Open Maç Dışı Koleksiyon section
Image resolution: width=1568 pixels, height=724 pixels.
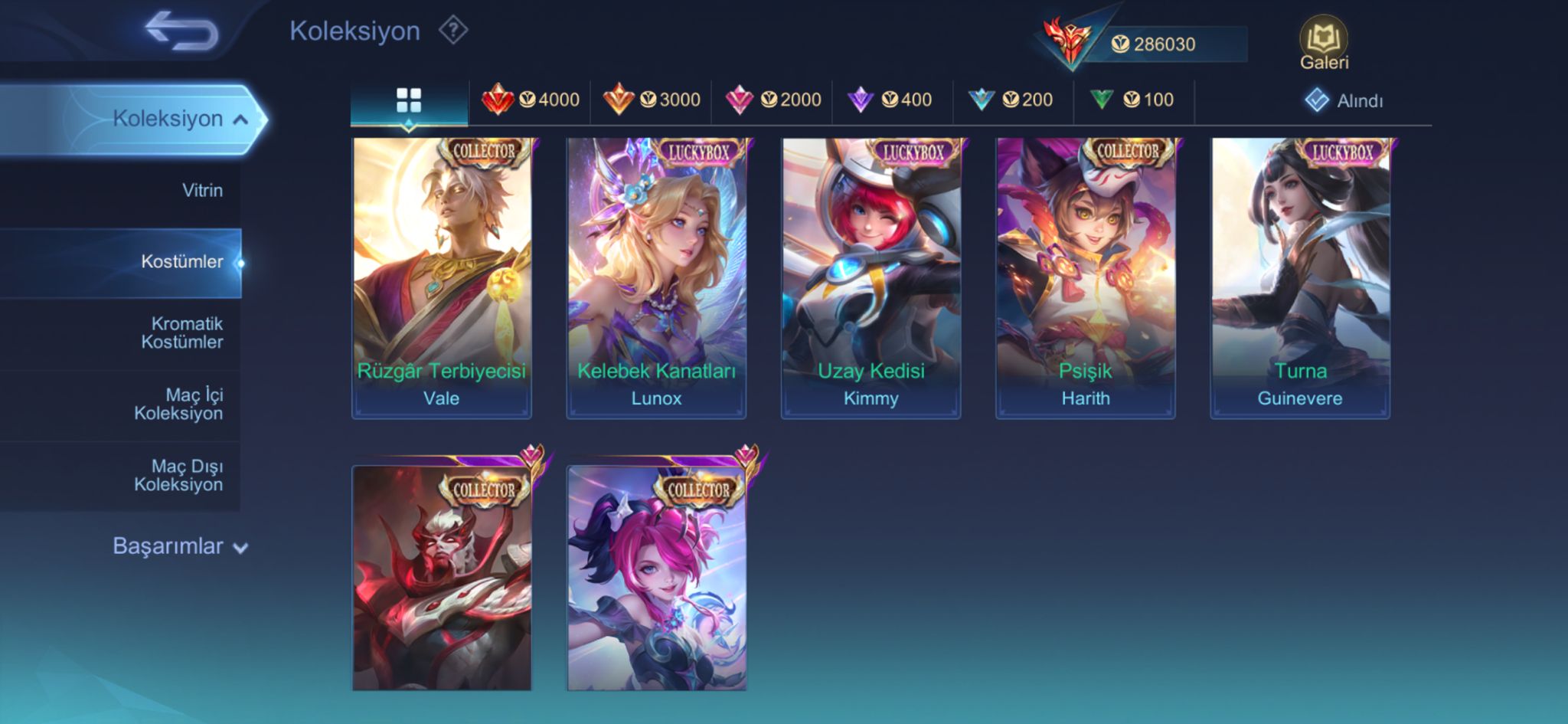[179, 475]
